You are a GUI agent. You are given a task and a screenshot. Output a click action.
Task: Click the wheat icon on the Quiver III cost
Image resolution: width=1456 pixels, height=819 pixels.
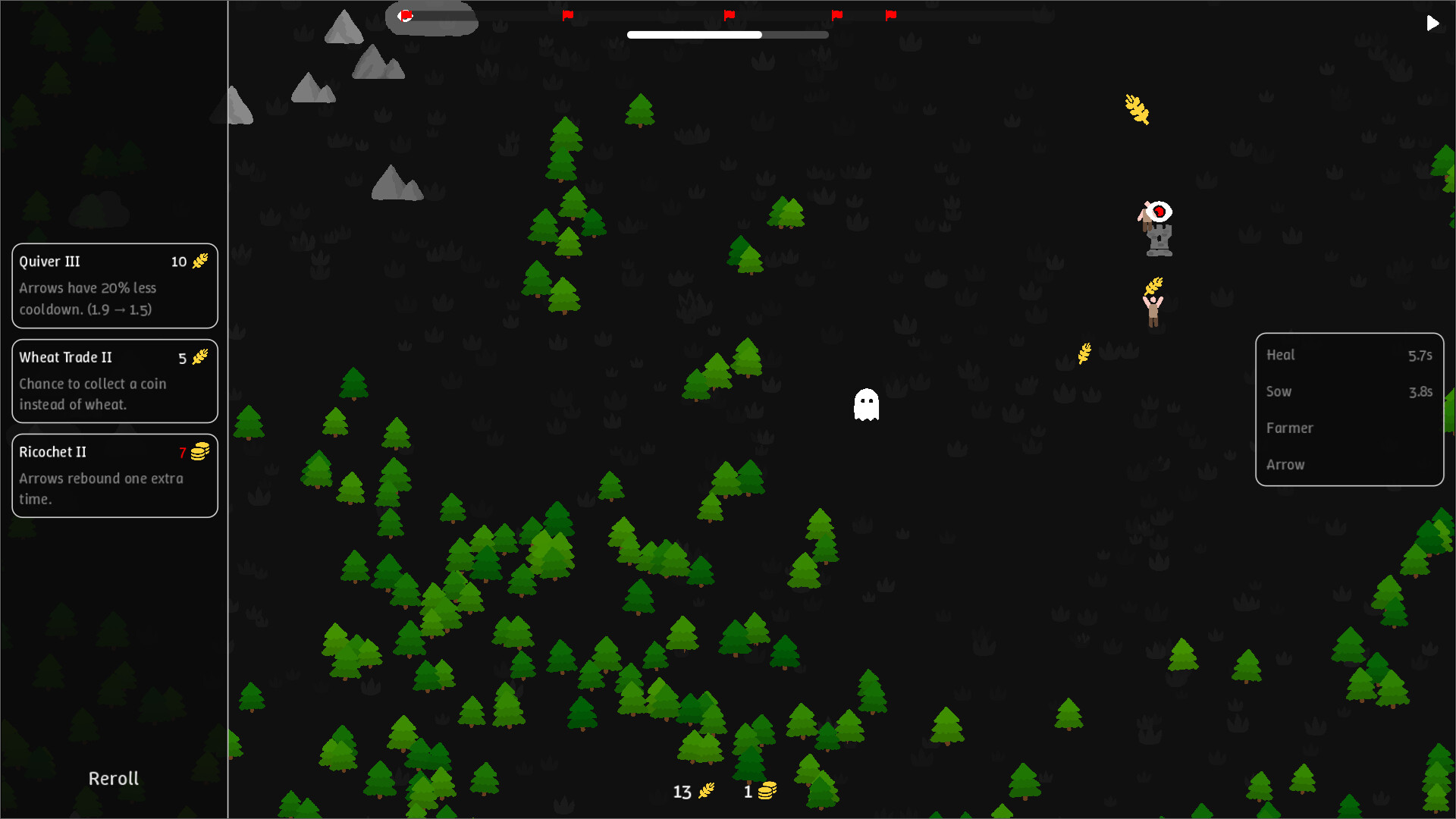[x=199, y=262]
